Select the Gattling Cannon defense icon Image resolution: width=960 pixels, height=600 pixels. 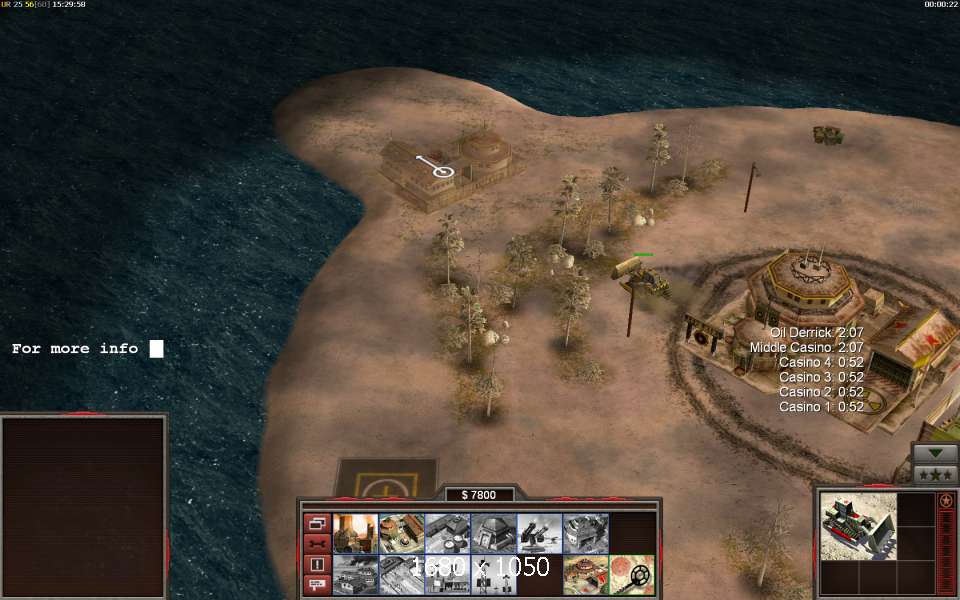coord(539,533)
